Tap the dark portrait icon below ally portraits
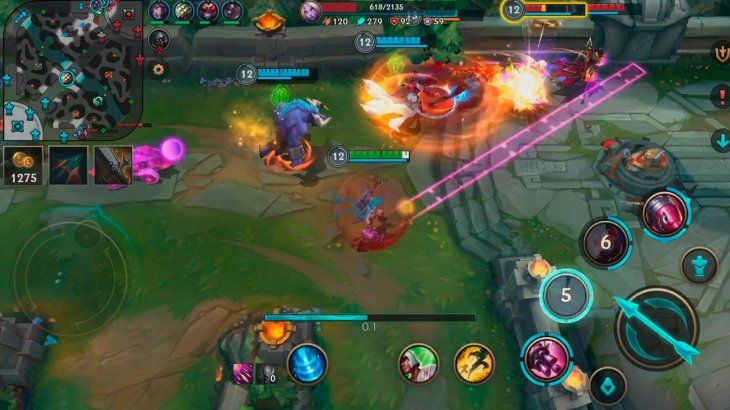Image resolution: width=730 pixels, height=410 pixels. click(x=159, y=40)
